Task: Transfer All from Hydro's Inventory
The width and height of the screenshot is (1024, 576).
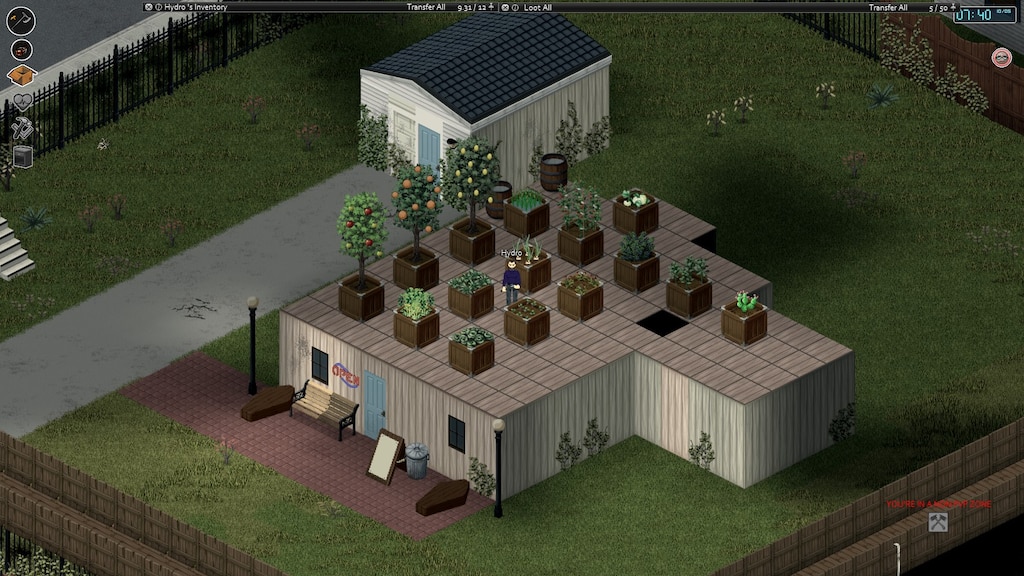Action: tap(426, 7)
